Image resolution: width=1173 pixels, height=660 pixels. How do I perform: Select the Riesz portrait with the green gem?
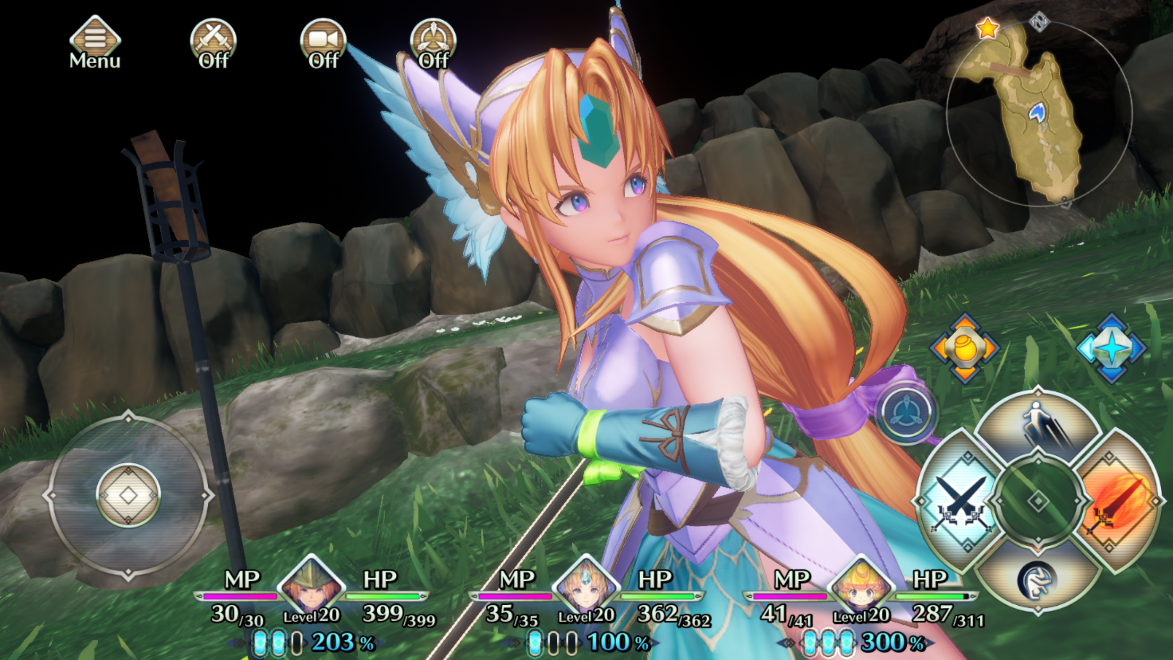click(x=585, y=585)
